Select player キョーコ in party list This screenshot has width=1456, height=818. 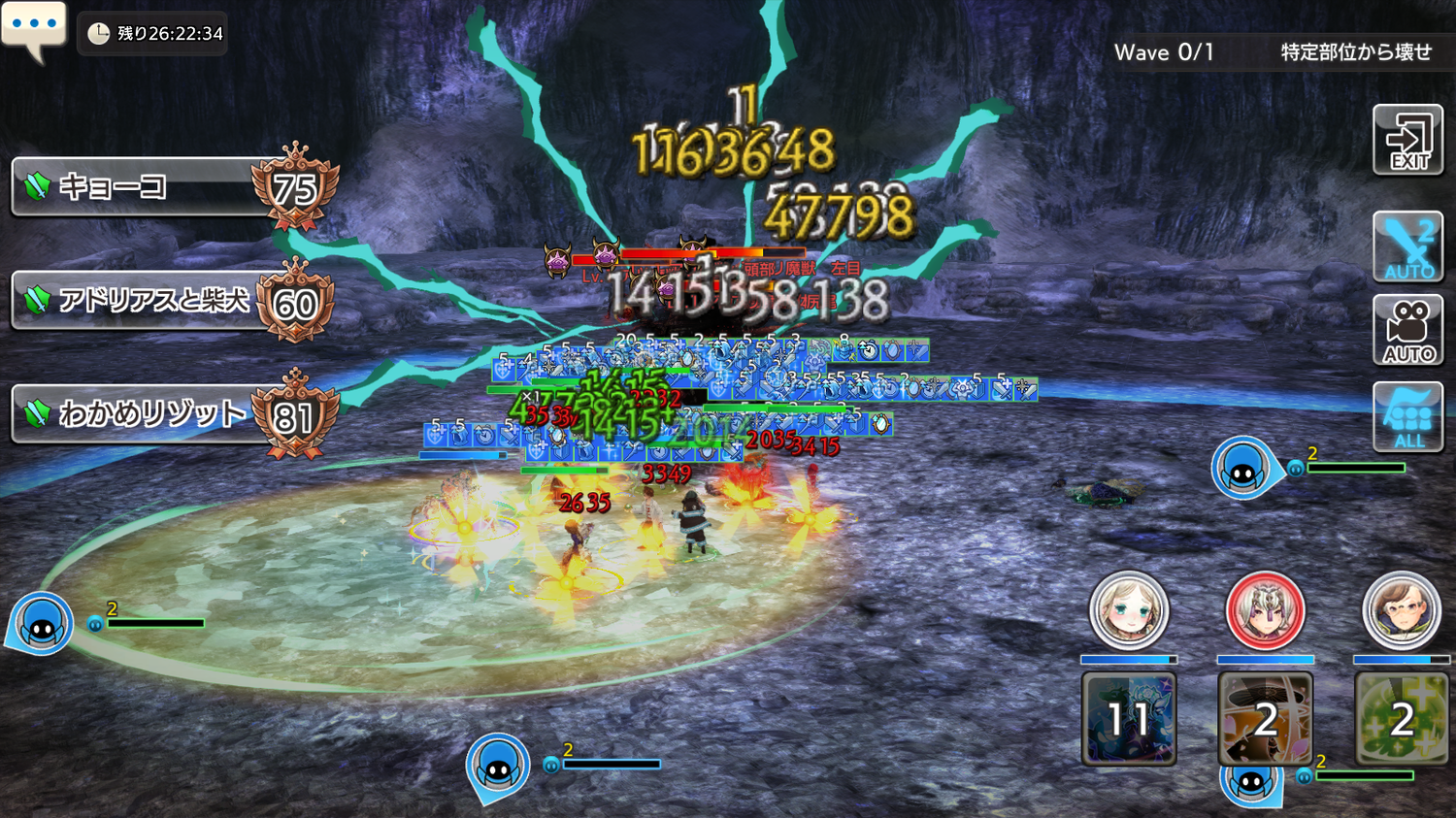(146, 186)
